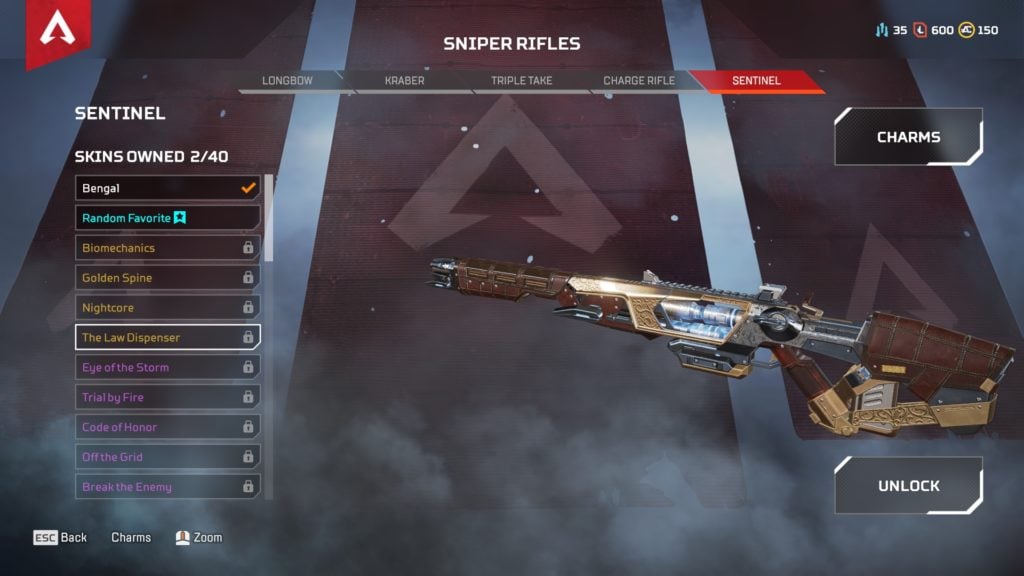Image resolution: width=1024 pixels, height=576 pixels.
Task: Select the Break the Enemy skin
Action: (167, 487)
